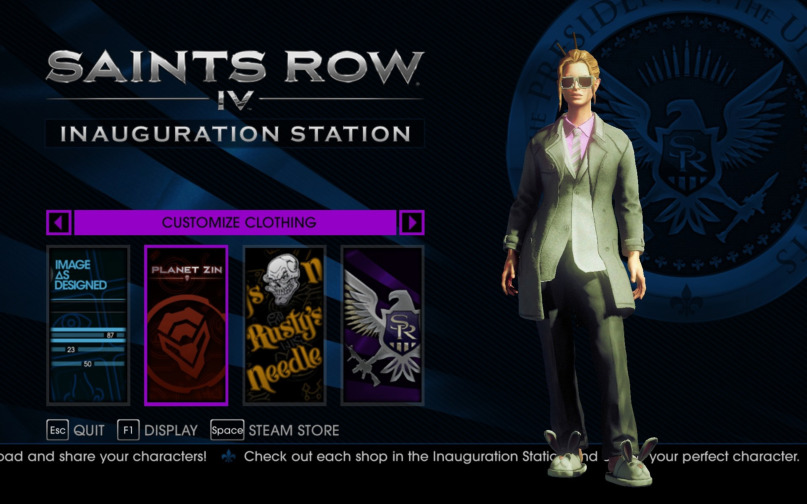Go to the Steam Store
Screen dimensions: 807x504
click(x=275, y=431)
